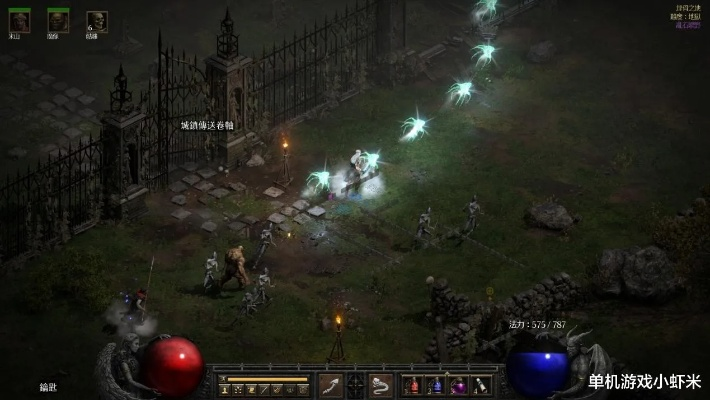The width and height of the screenshot is (710, 400).
Task: Open the left-click attack skill selector
Action: (332, 385)
